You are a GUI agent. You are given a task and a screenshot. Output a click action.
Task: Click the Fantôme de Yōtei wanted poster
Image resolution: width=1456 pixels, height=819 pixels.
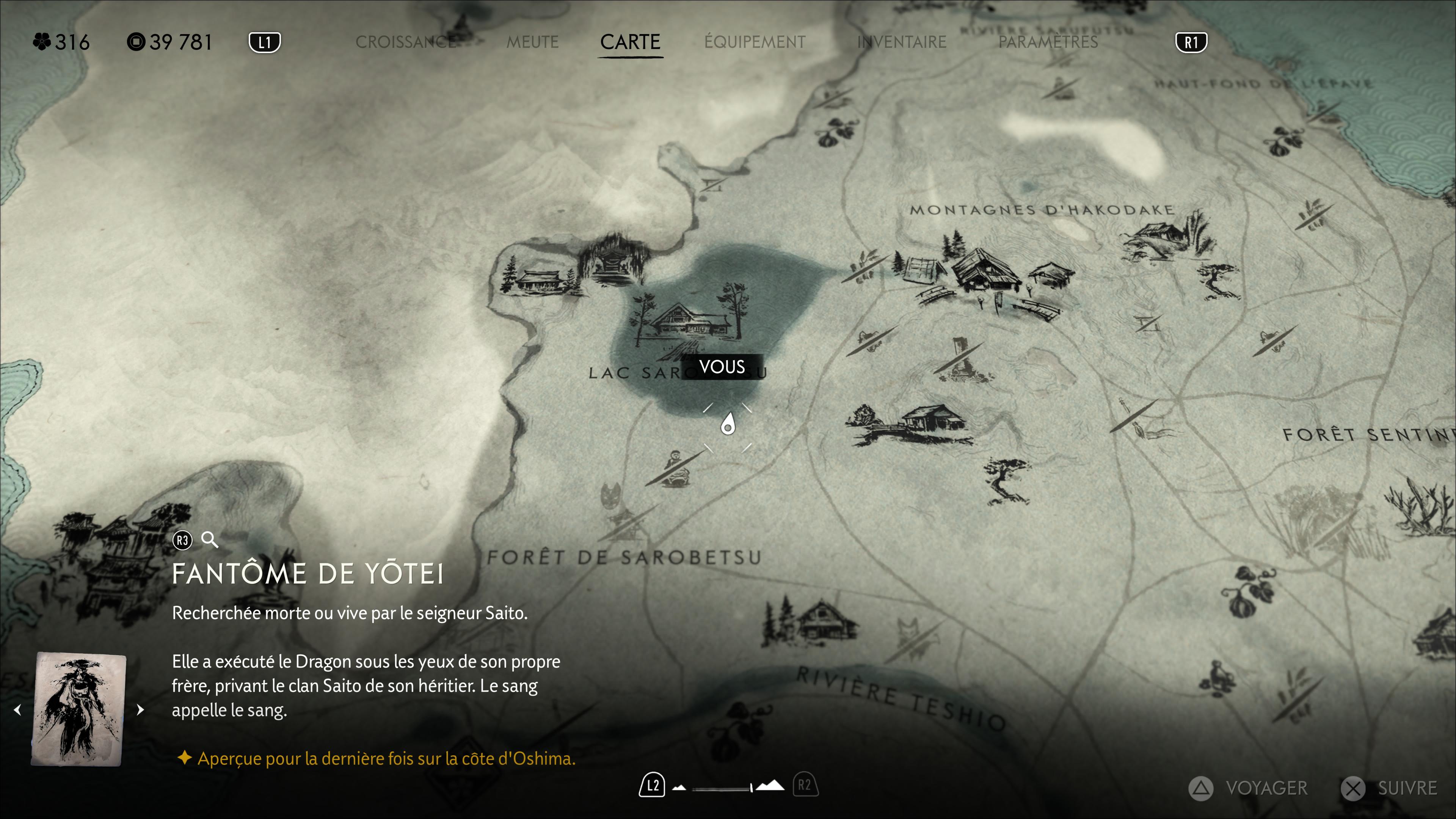click(x=79, y=709)
